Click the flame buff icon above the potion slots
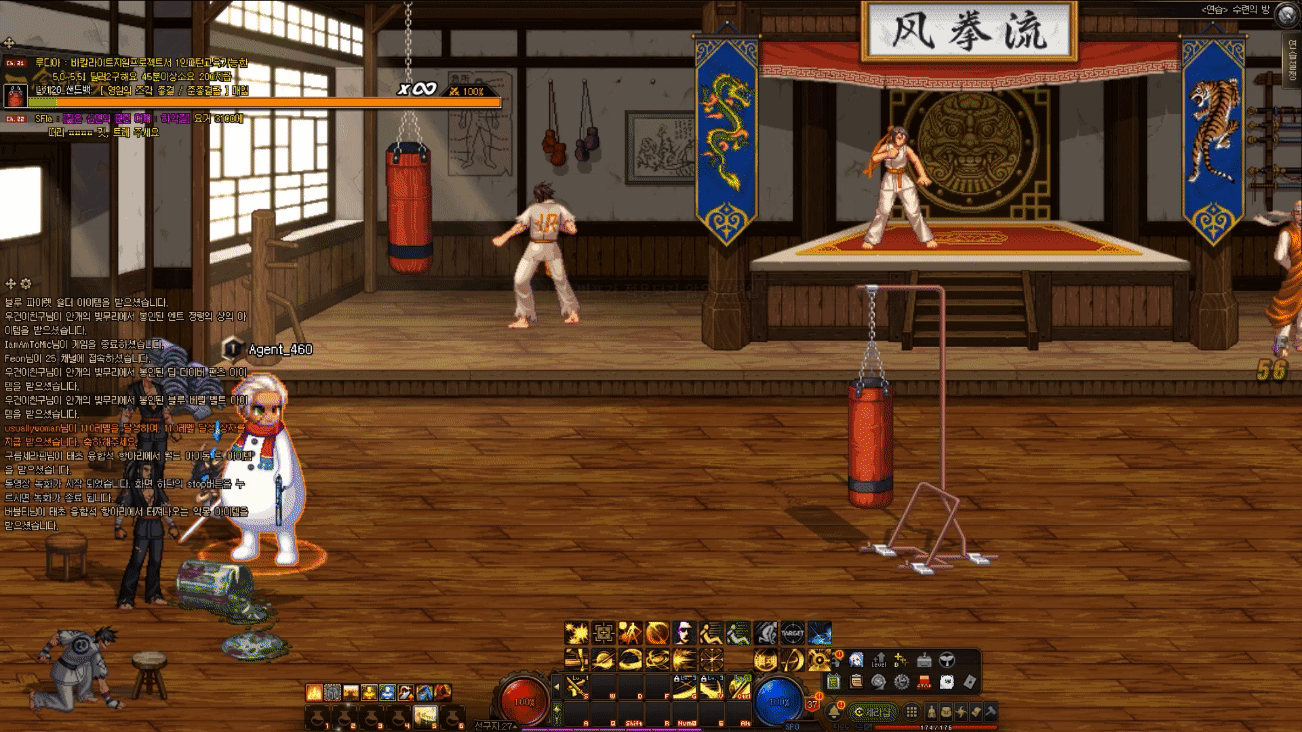 [x=314, y=692]
